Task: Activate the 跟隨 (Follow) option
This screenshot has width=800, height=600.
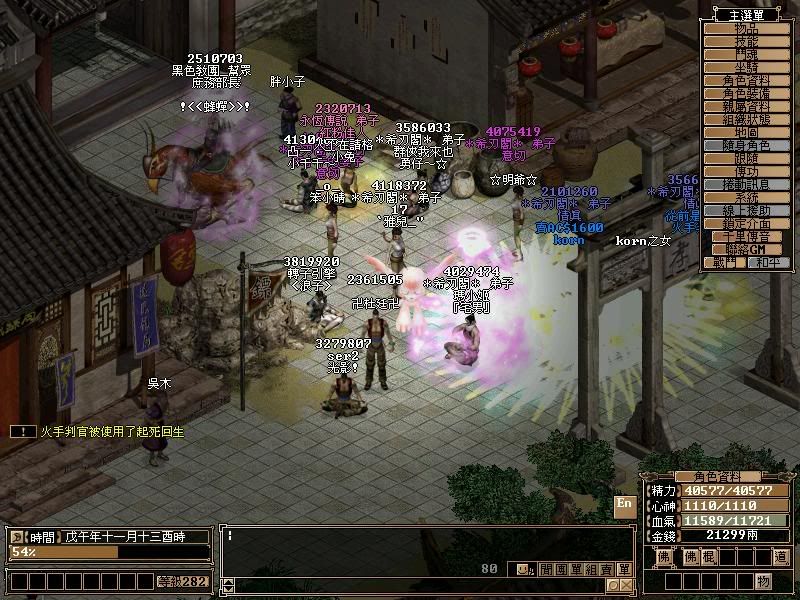Action: (746, 159)
